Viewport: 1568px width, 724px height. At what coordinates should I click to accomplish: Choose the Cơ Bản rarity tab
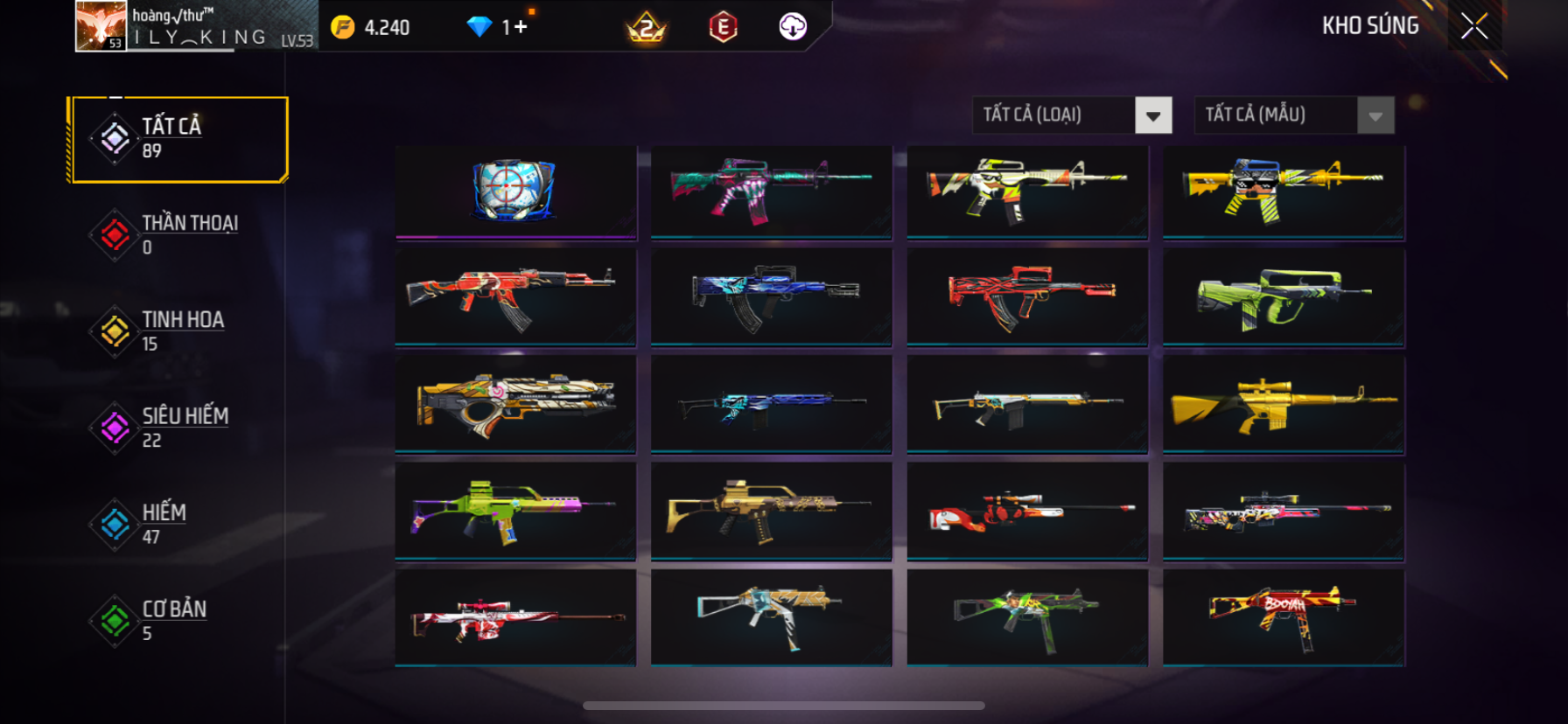[x=179, y=619]
